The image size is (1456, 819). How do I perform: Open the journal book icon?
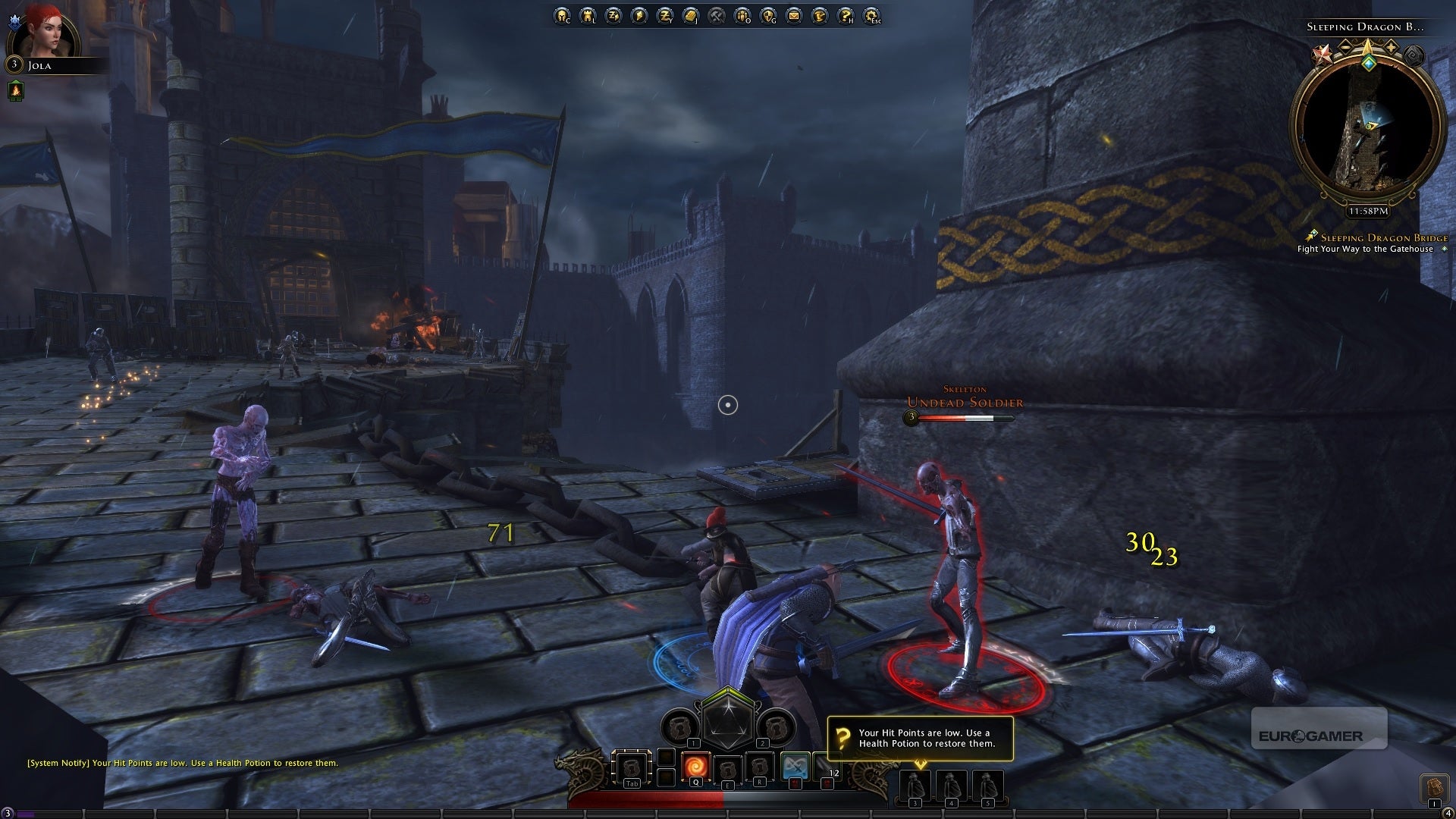pyautogui.click(x=691, y=15)
